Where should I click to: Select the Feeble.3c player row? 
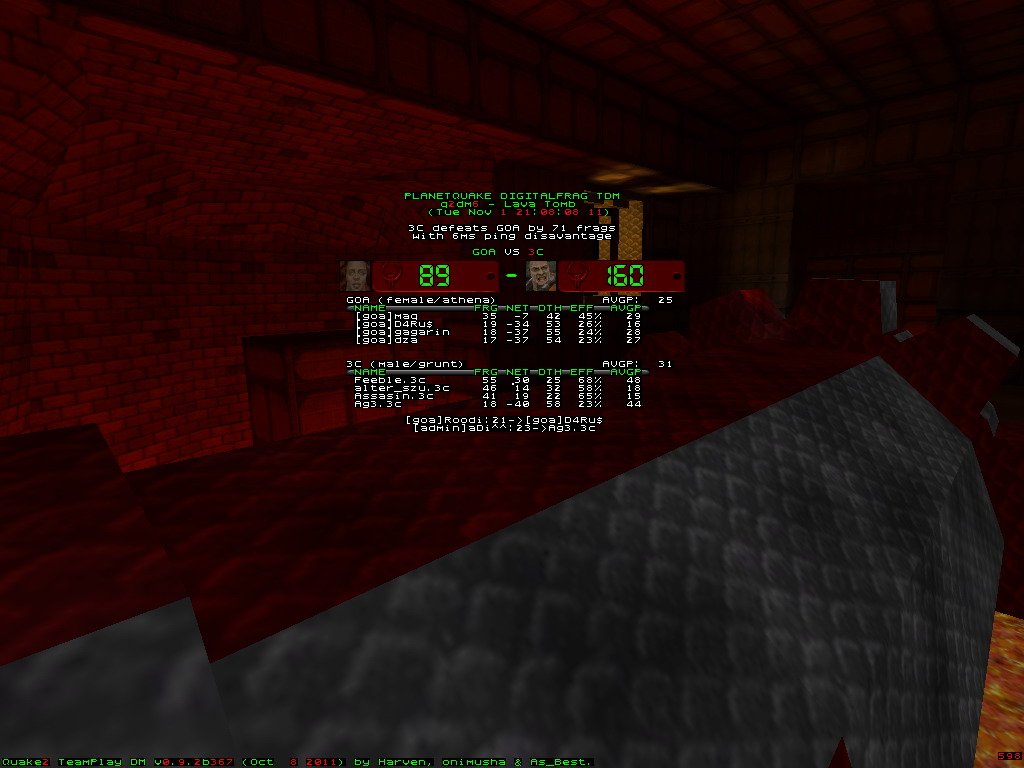tap(498, 380)
